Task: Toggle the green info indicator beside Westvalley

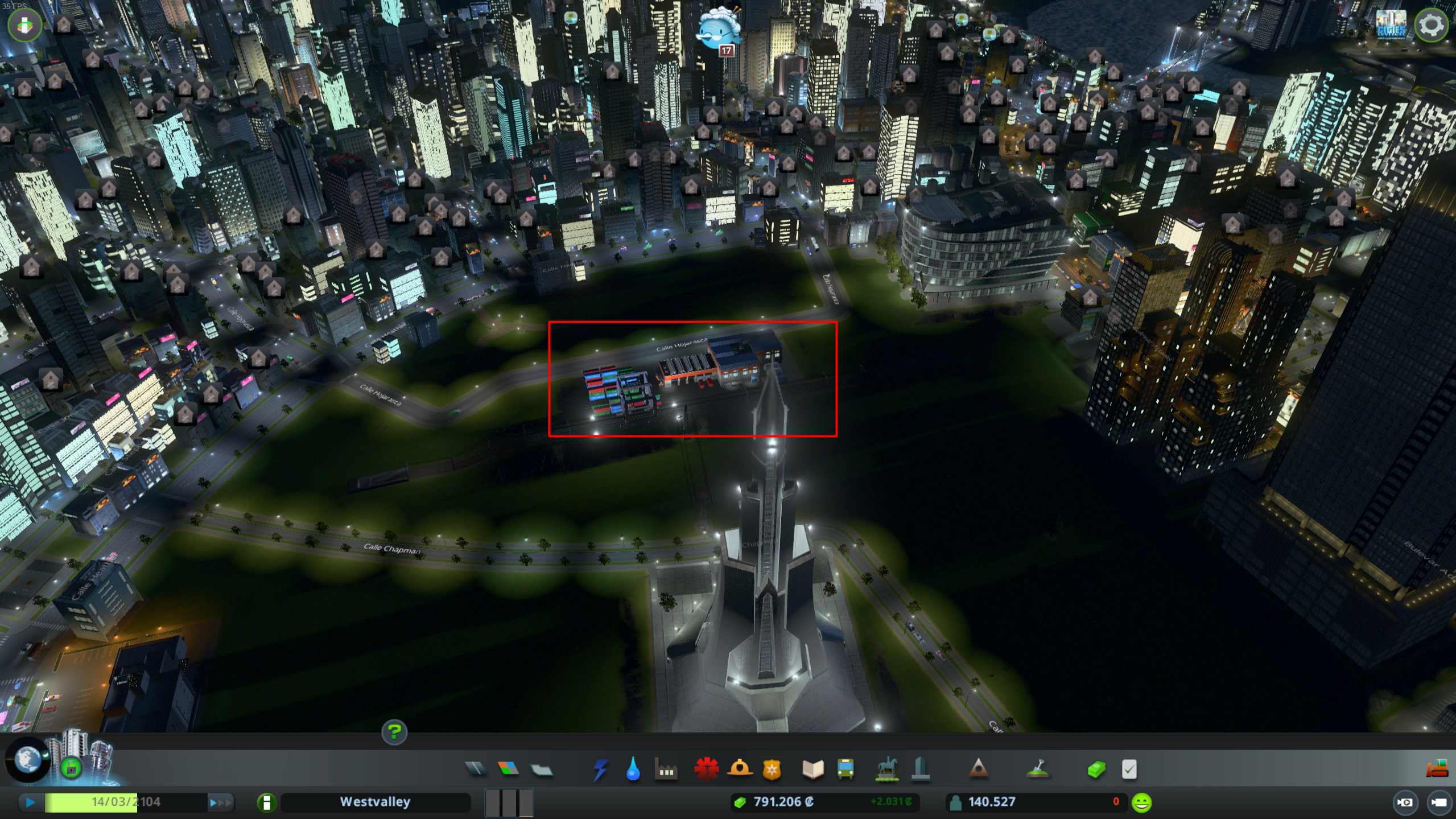Action: pos(266,802)
